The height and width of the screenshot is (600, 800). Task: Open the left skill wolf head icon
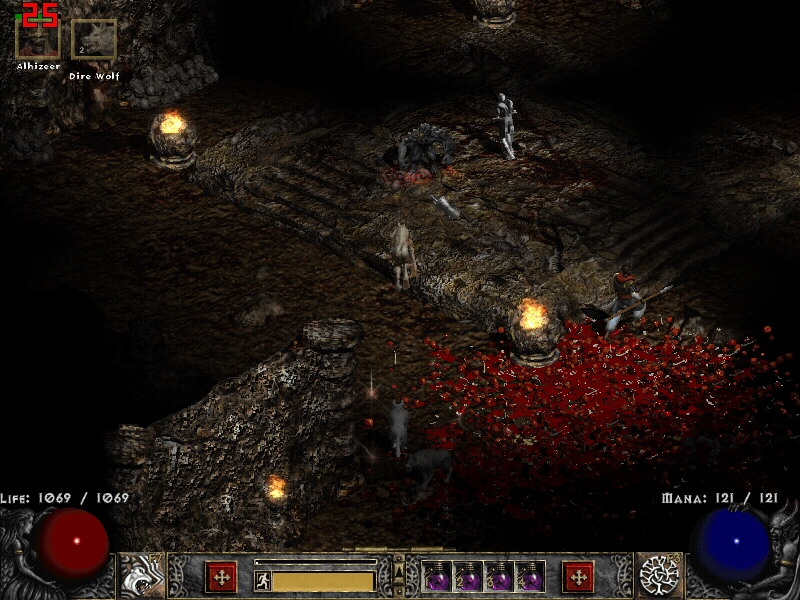(142, 575)
